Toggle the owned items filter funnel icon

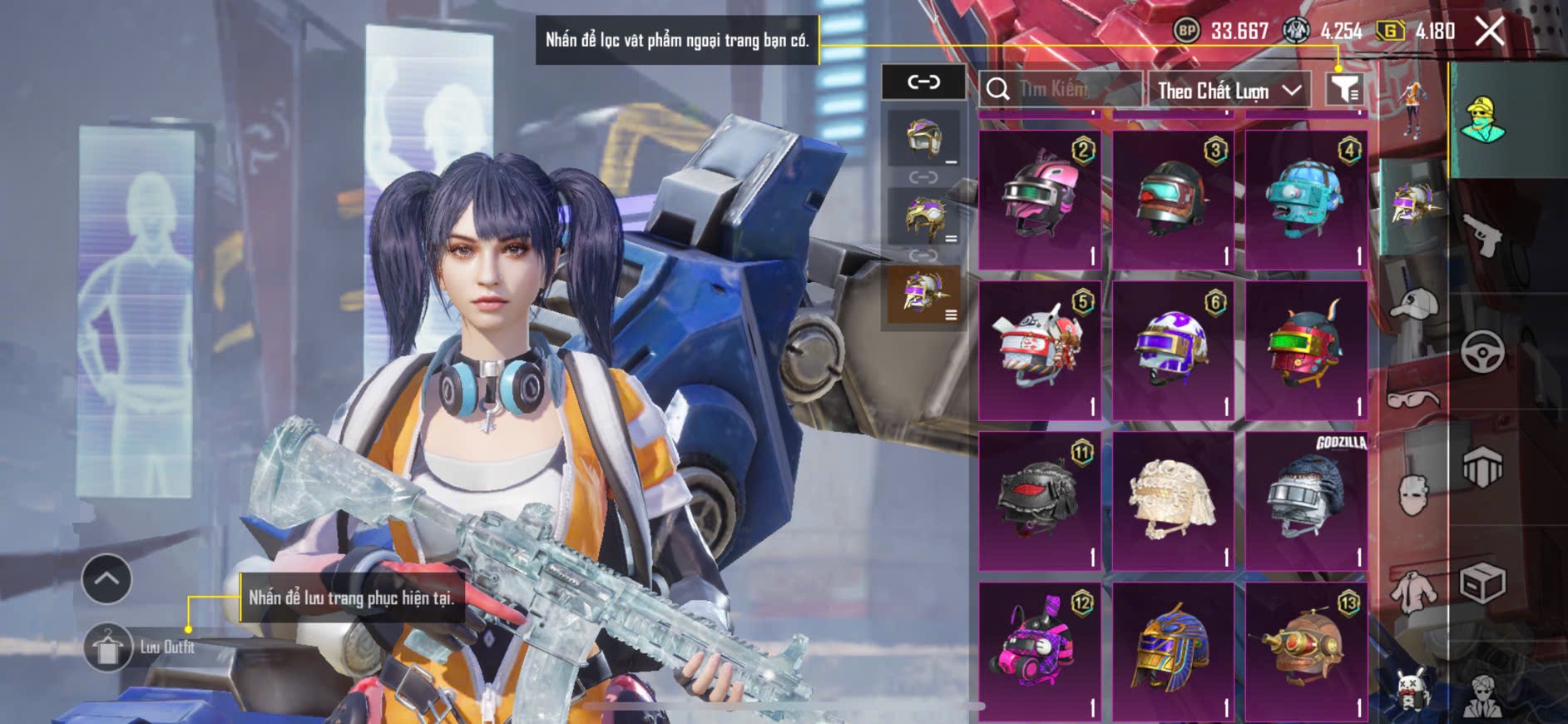tap(1343, 88)
